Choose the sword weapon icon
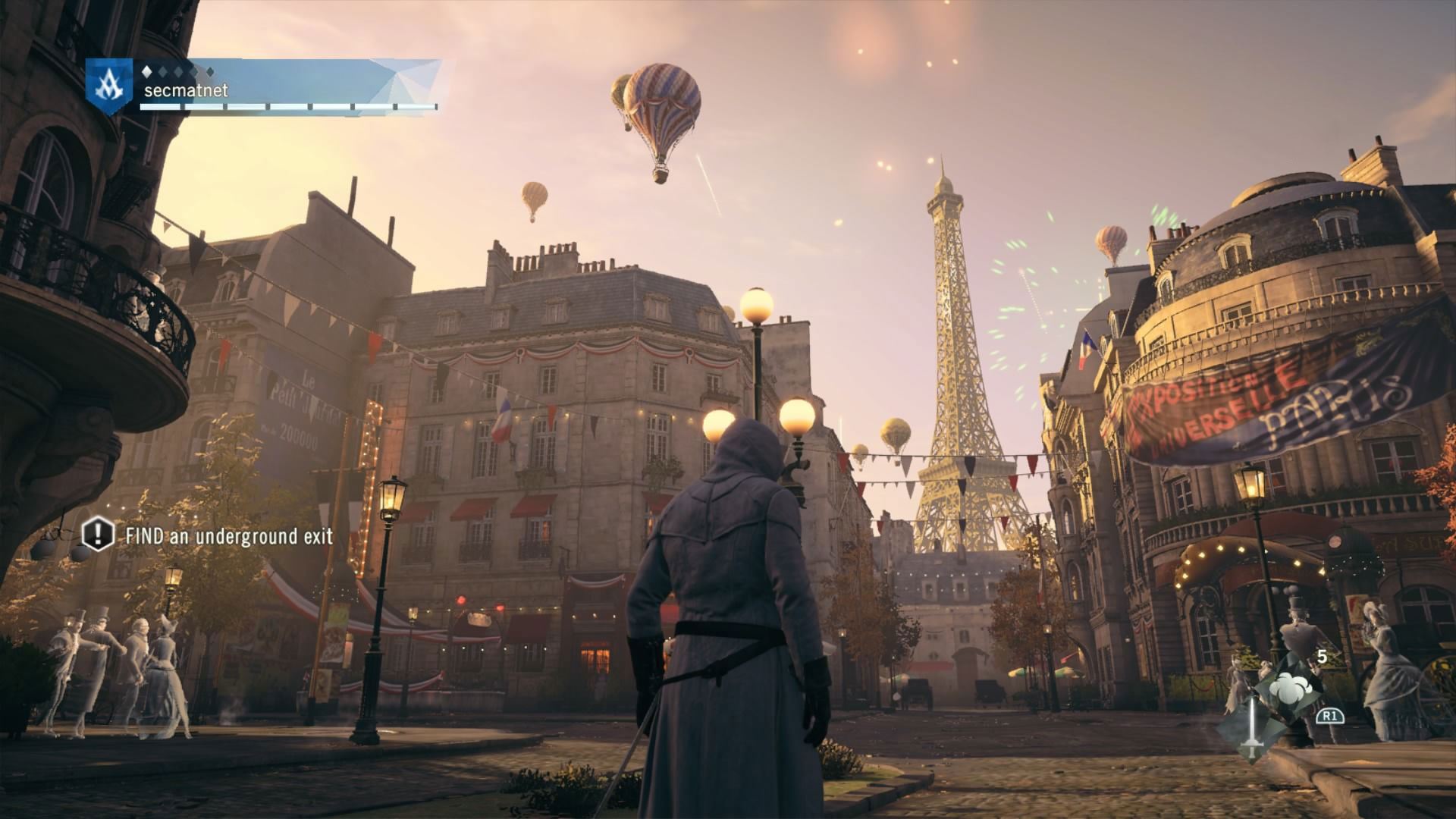1456x819 pixels. point(1251,729)
